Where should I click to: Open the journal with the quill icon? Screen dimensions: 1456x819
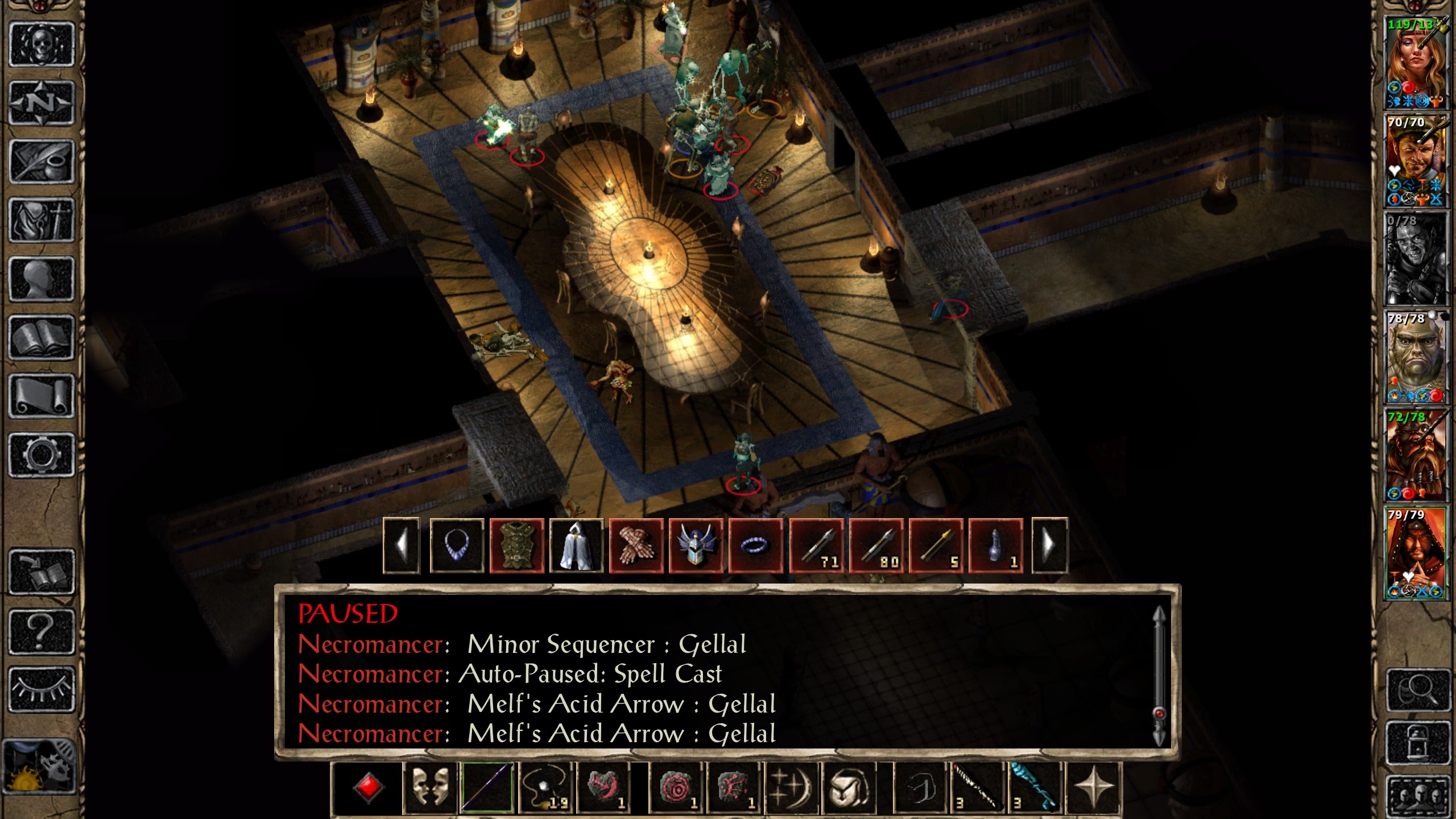pos(42,162)
